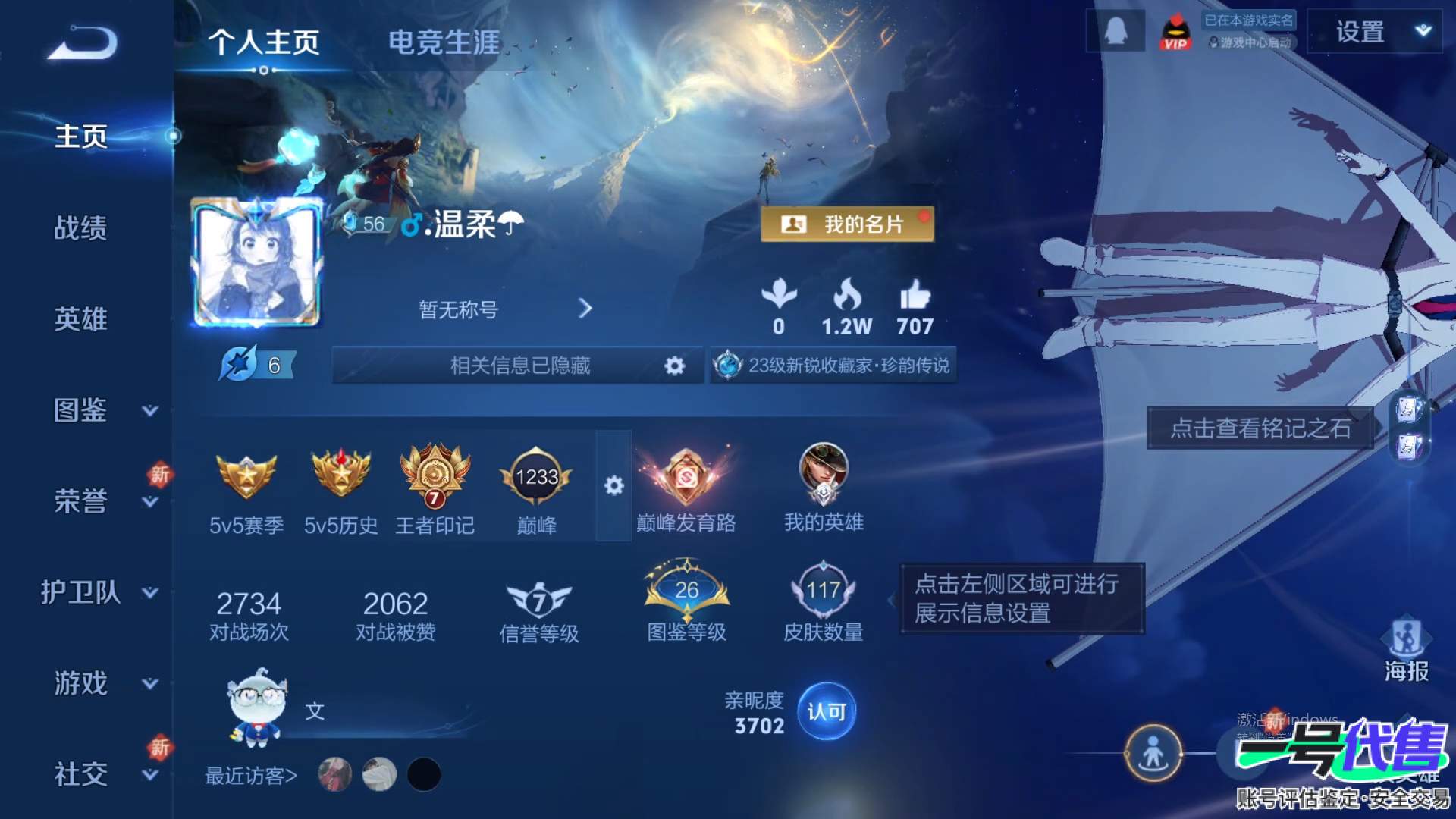Click the QQ penguin icon top right
1456x819 pixels.
(x=1115, y=30)
